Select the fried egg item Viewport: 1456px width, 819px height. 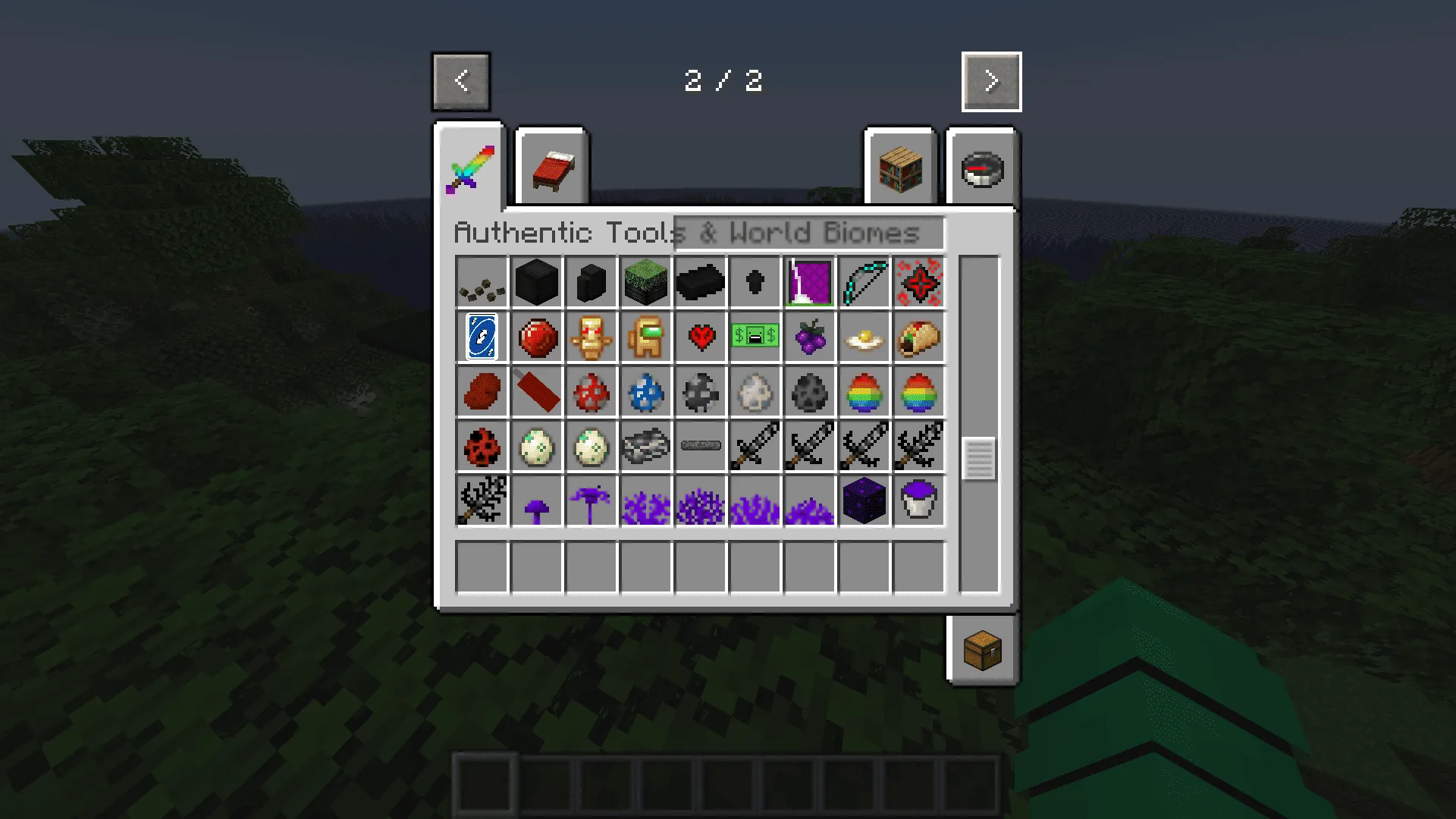point(864,338)
